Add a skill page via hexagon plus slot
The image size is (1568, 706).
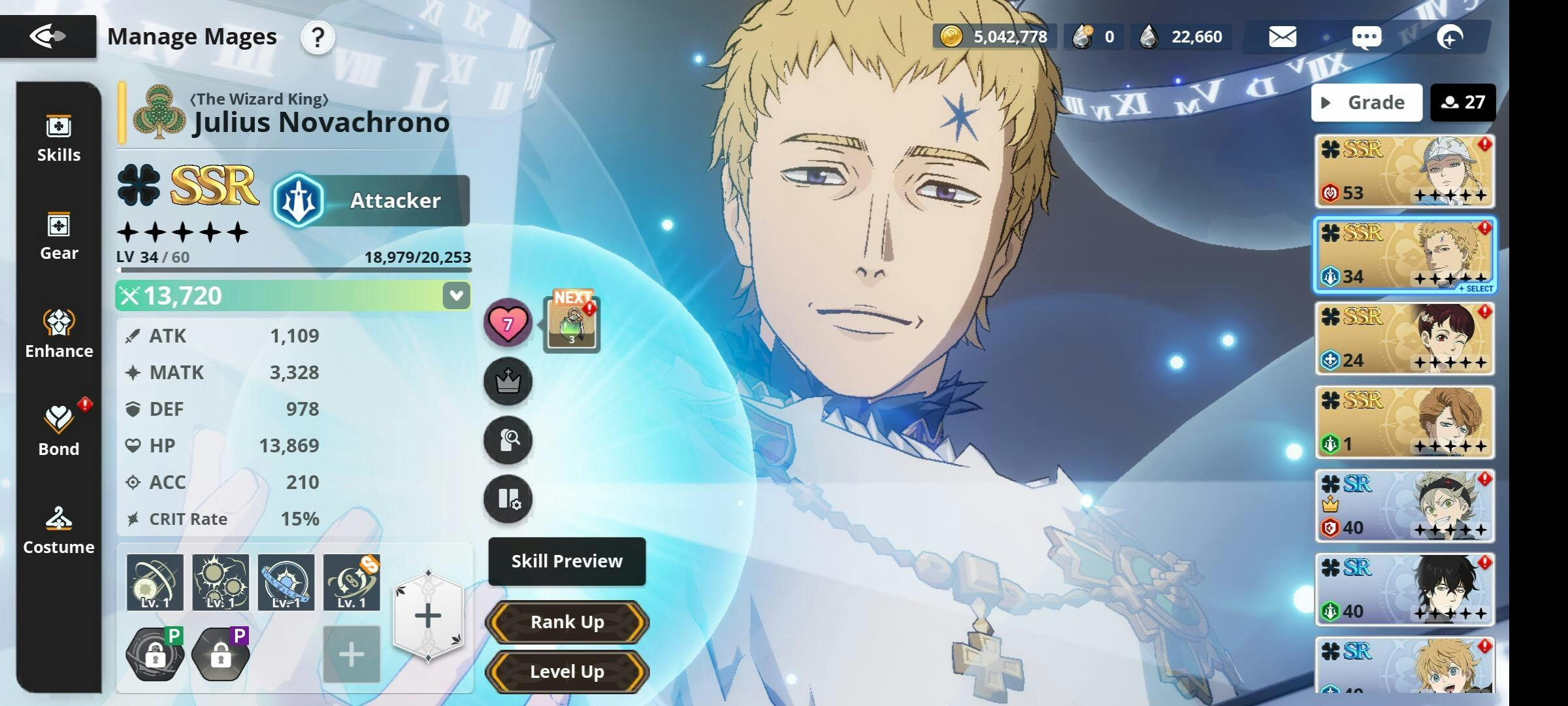[x=428, y=616]
